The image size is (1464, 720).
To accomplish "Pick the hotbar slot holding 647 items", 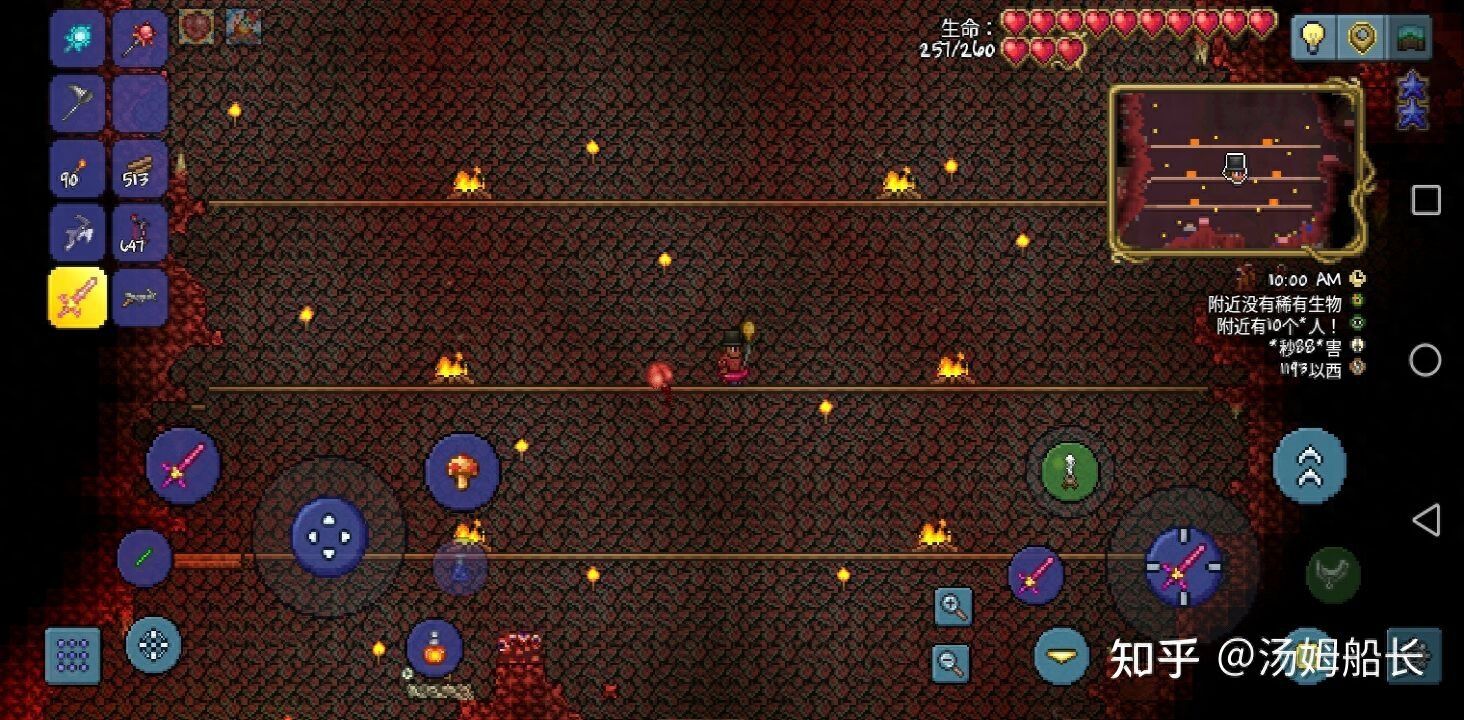I will 139,233.
